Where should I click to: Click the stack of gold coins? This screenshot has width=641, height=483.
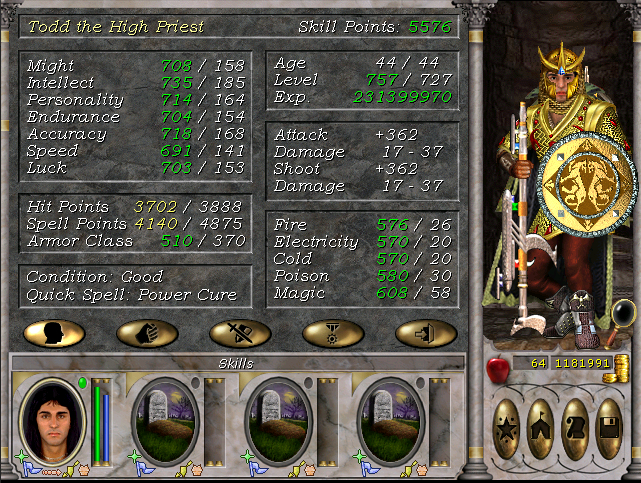coord(623,364)
